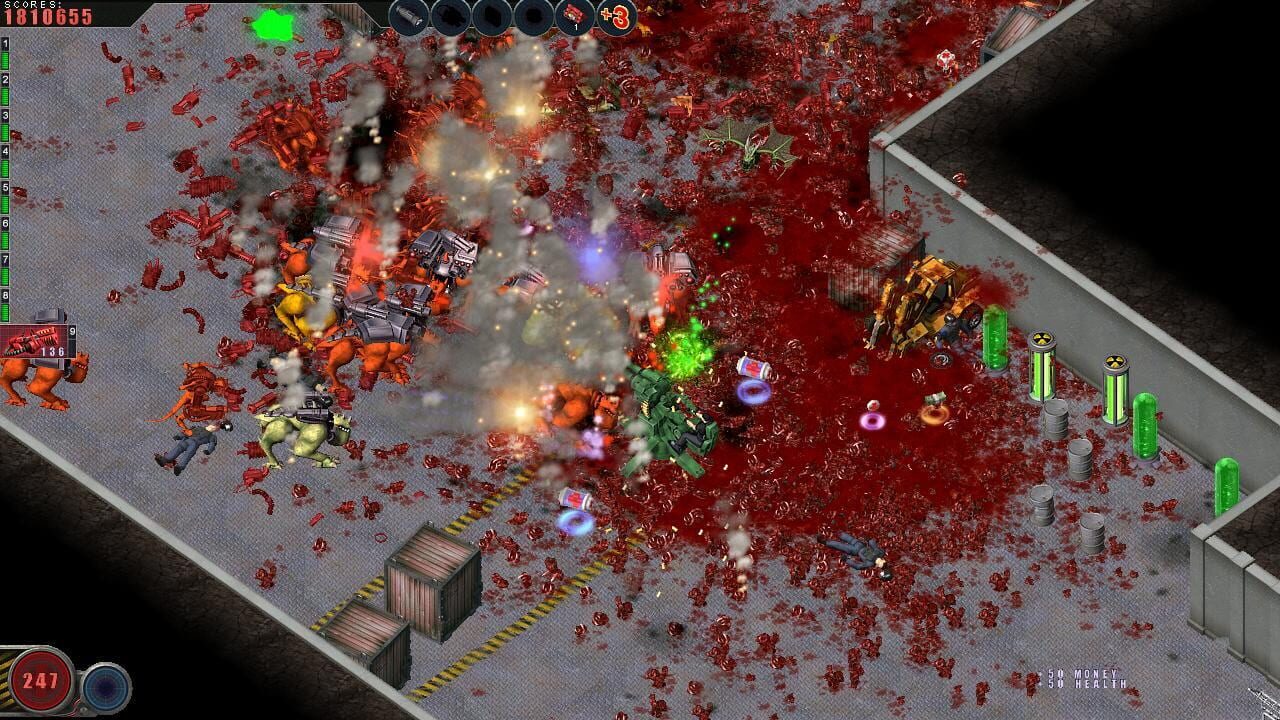This screenshot has height=720, width=1280.
Task: Select the second circular weapon slot
Action: click(x=448, y=15)
